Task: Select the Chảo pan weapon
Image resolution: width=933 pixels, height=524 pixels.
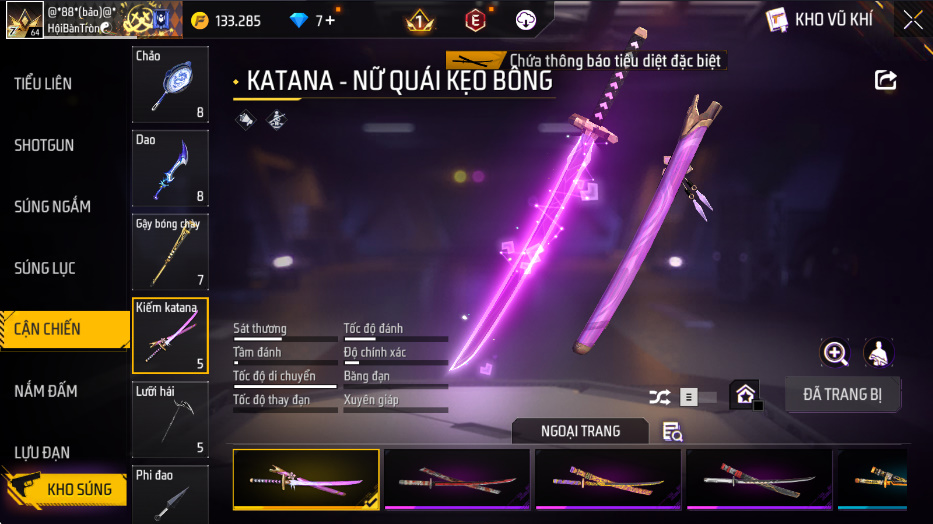Action: [170, 85]
